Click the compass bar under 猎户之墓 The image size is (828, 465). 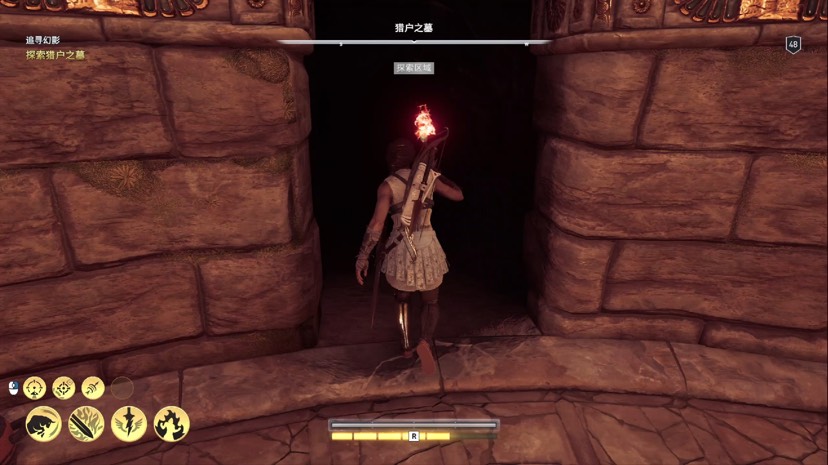tap(413, 43)
